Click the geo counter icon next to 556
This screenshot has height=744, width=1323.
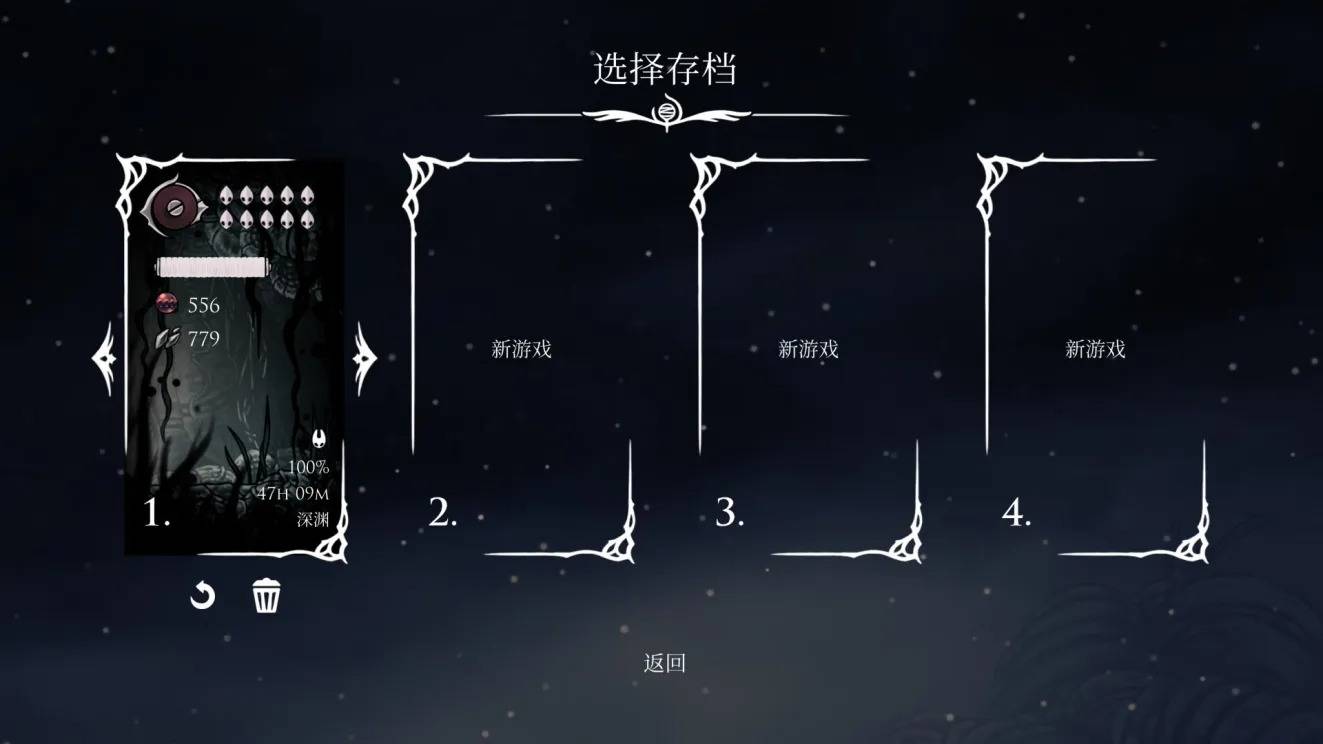point(166,305)
